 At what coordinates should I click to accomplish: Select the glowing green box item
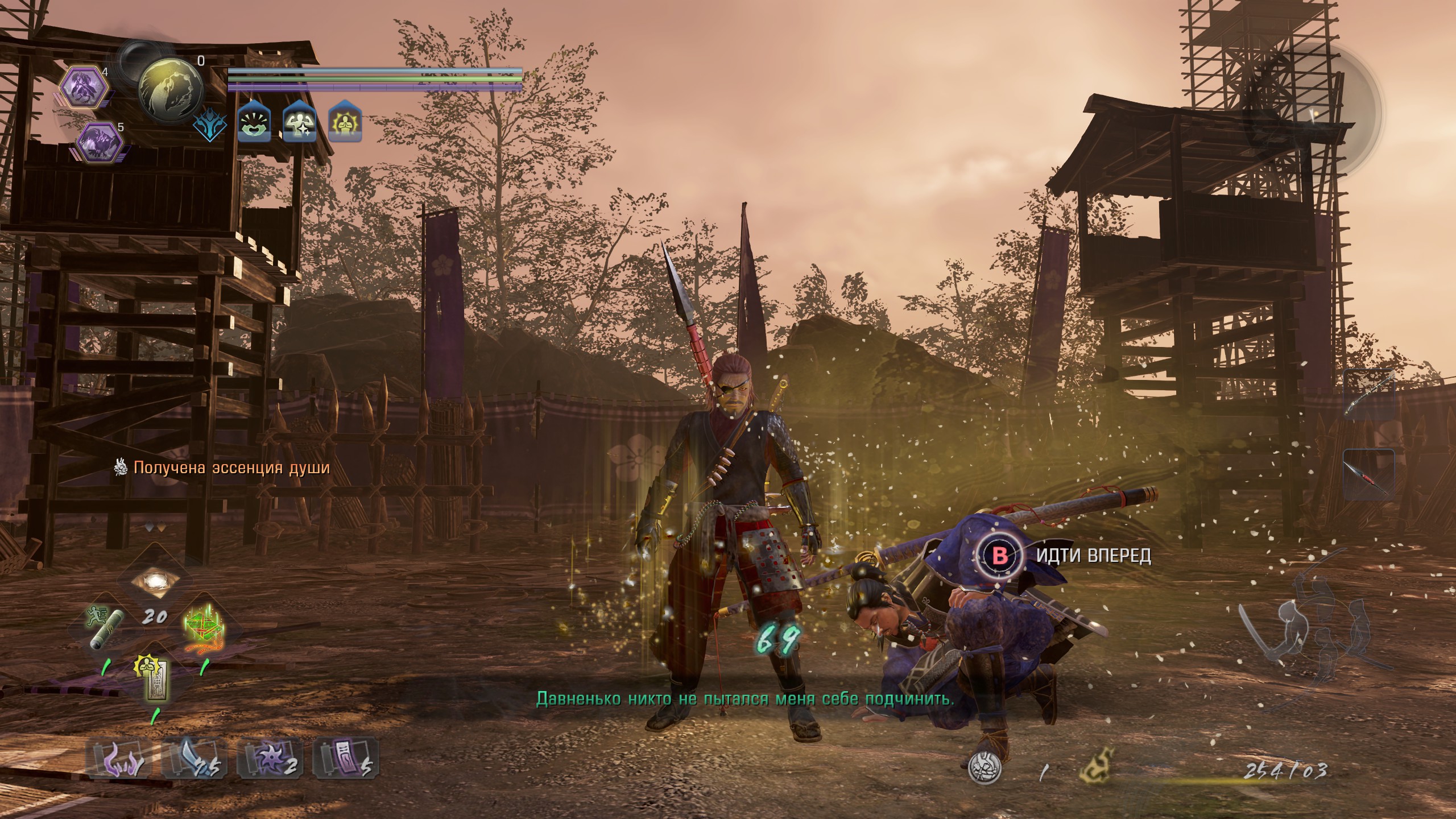[x=202, y=627]
